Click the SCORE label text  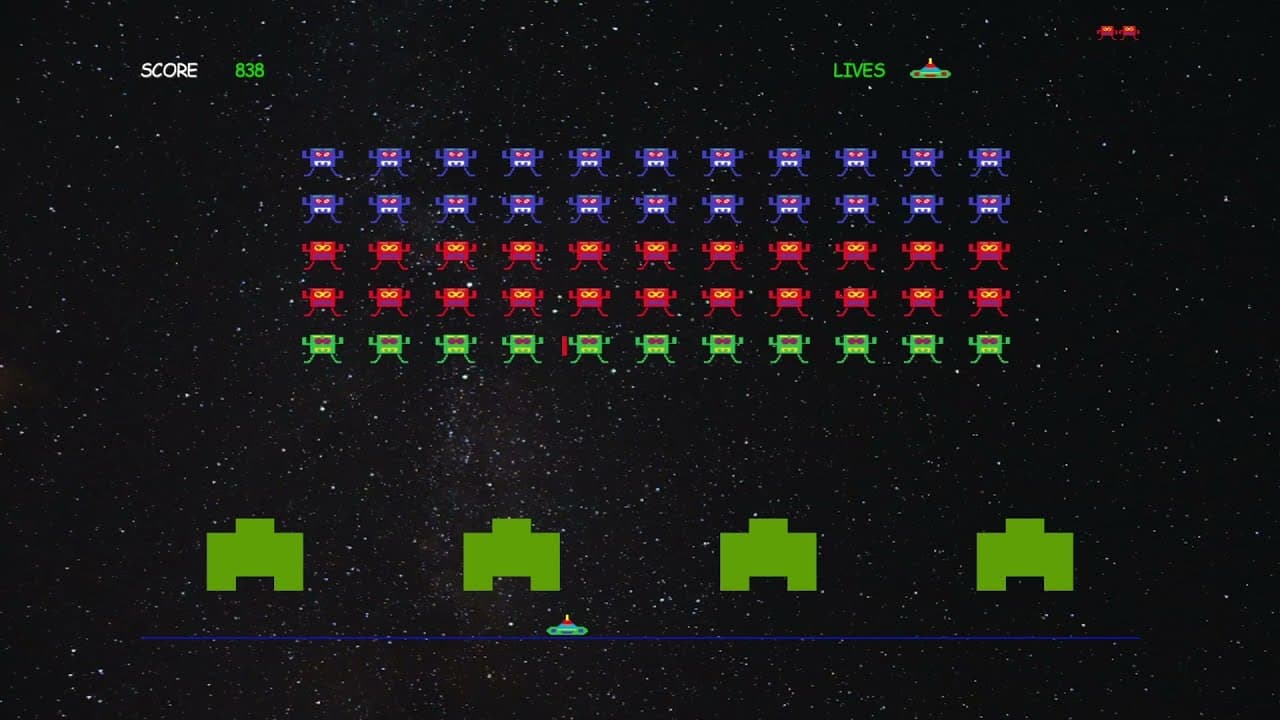(x=170, y=71)
